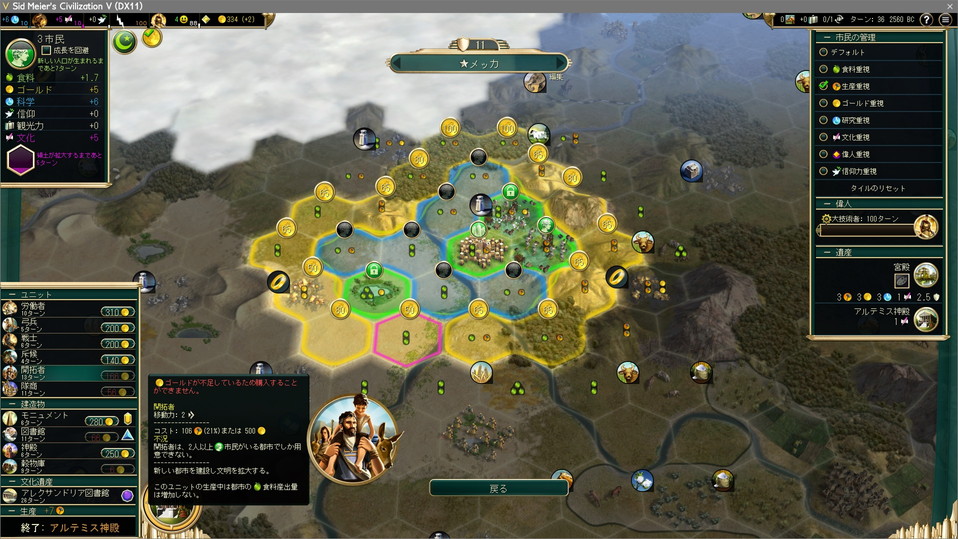Select 信仰力重視 faith focus option

tap(823, 171)
